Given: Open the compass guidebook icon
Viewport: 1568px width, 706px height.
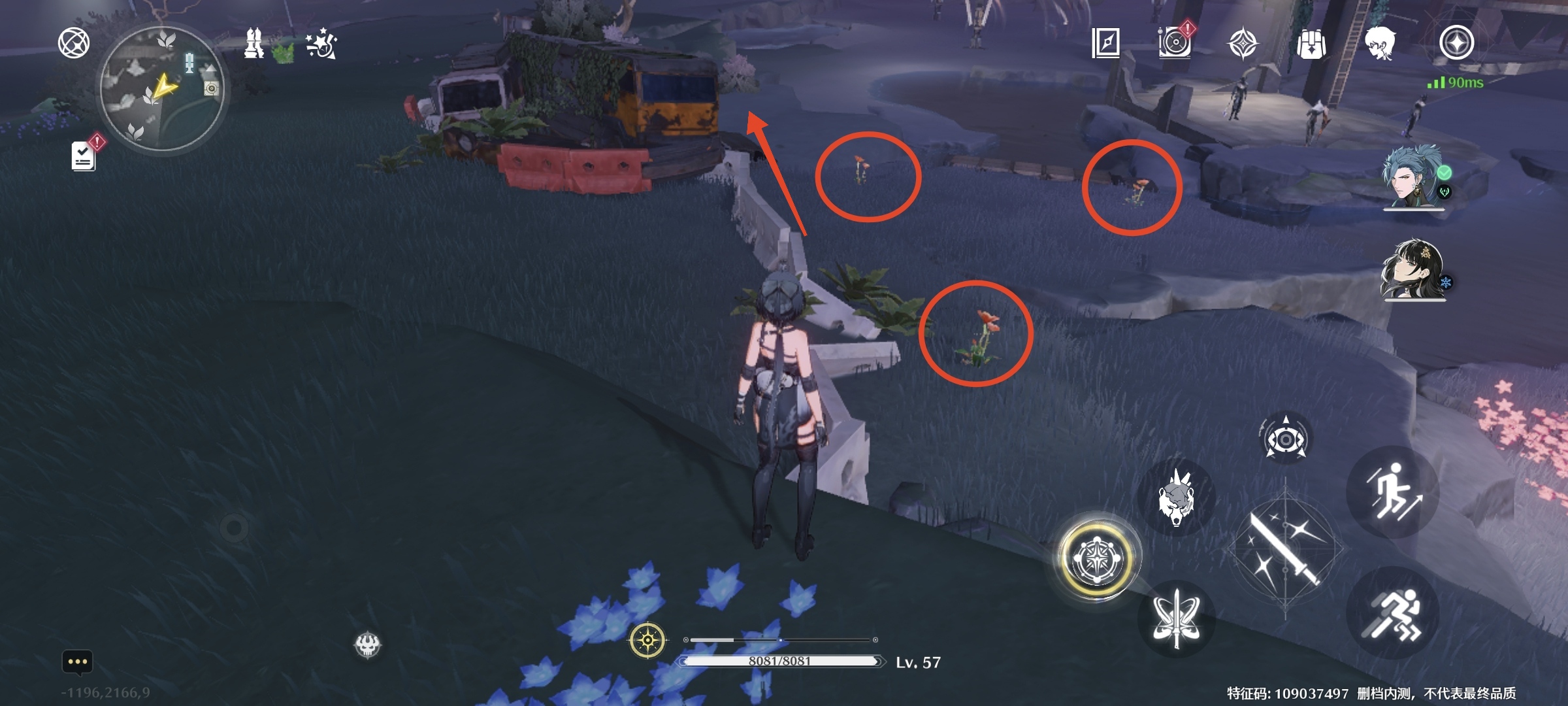Looking at the screenshot, I should 1105,44.
